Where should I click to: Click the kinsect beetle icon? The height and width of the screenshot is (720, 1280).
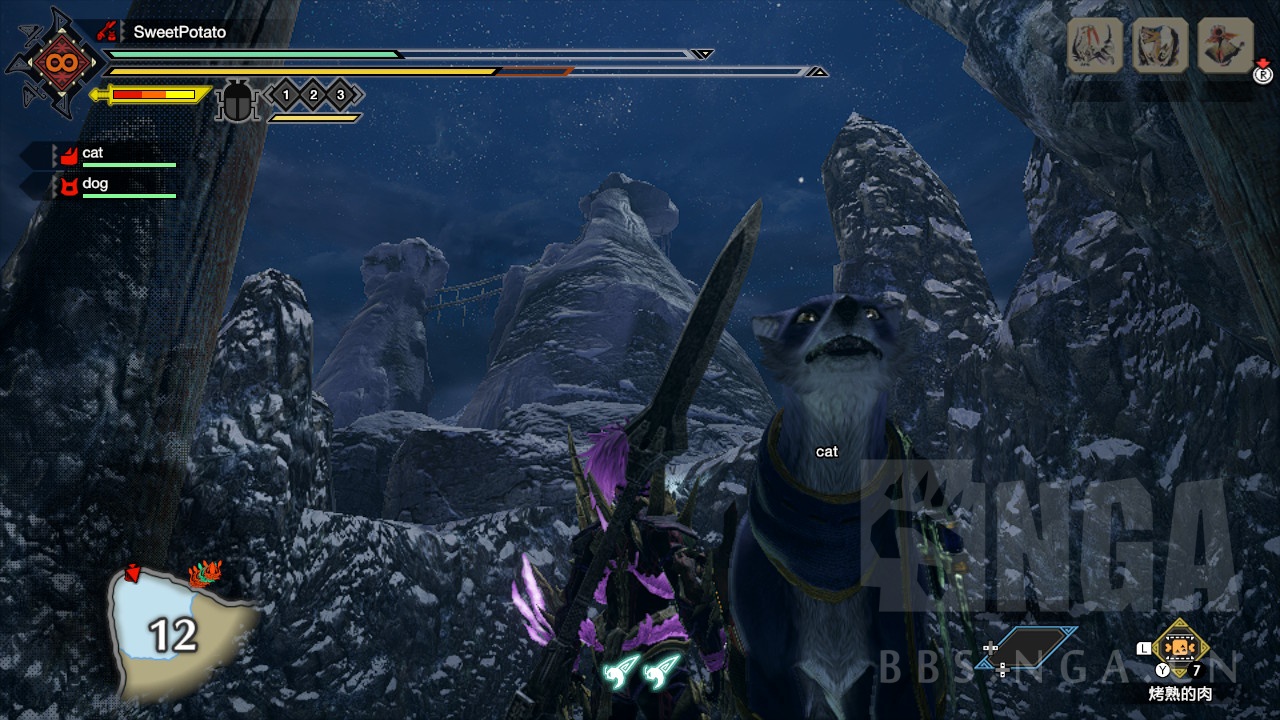click(237, 101)
